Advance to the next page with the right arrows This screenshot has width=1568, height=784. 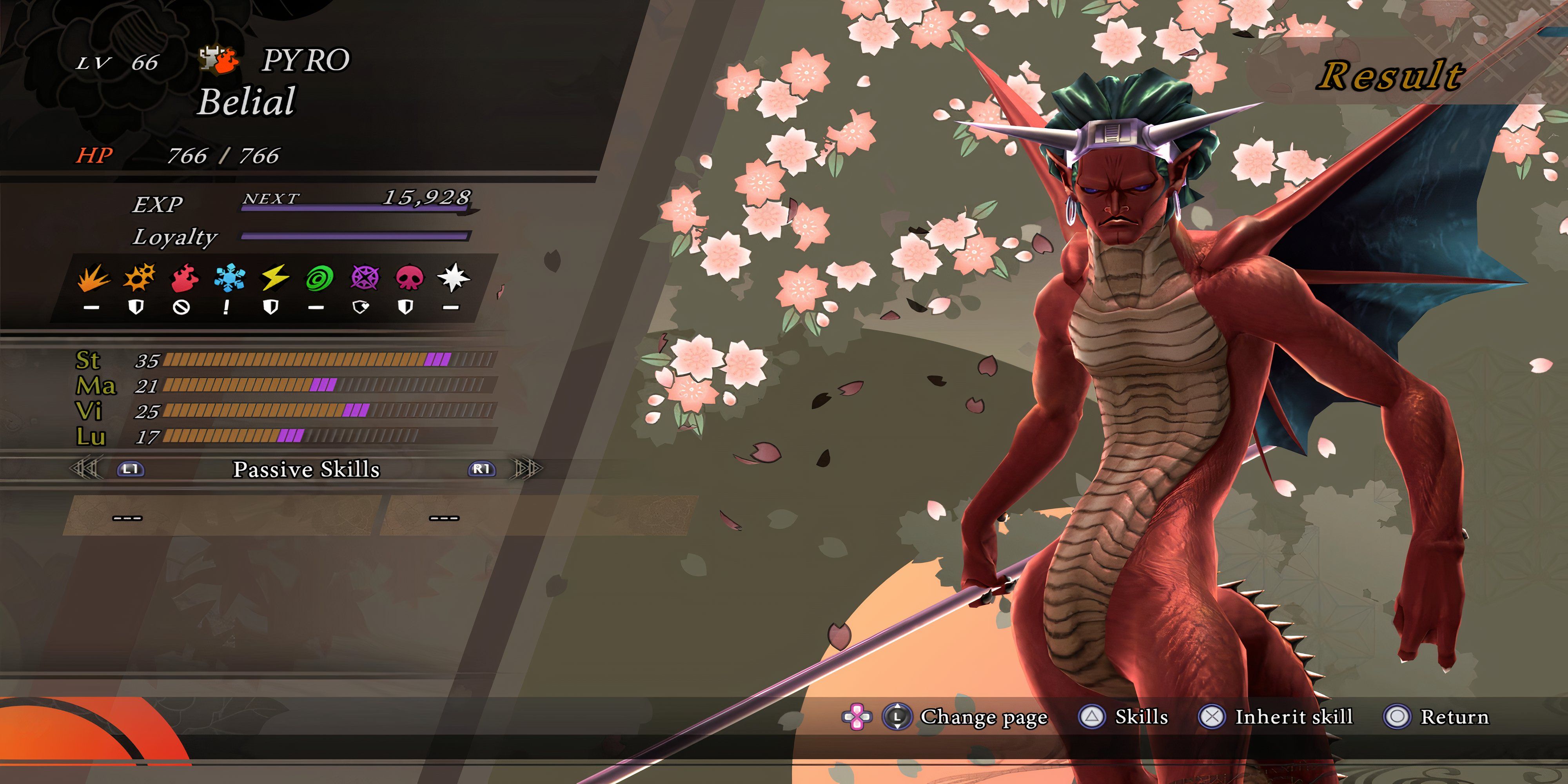point(526,469)
